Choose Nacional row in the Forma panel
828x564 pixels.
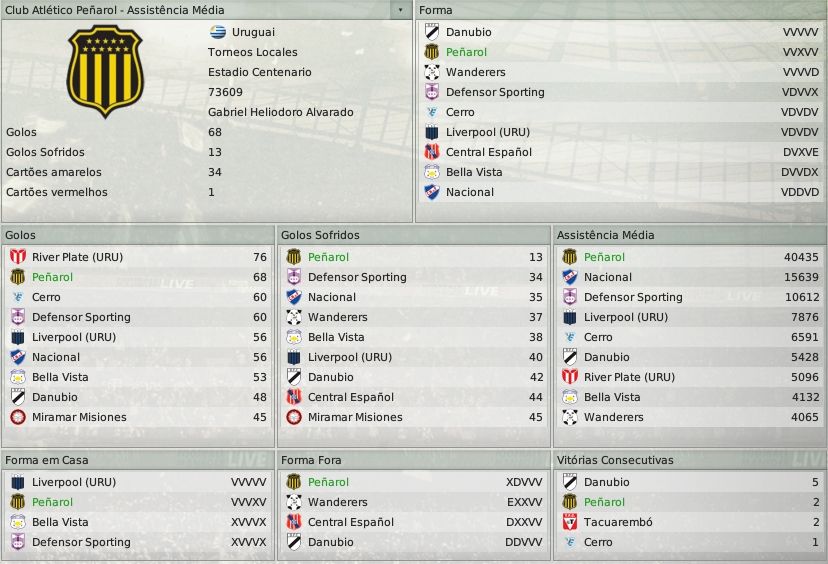pyautogui.click(x=469, y=192)
